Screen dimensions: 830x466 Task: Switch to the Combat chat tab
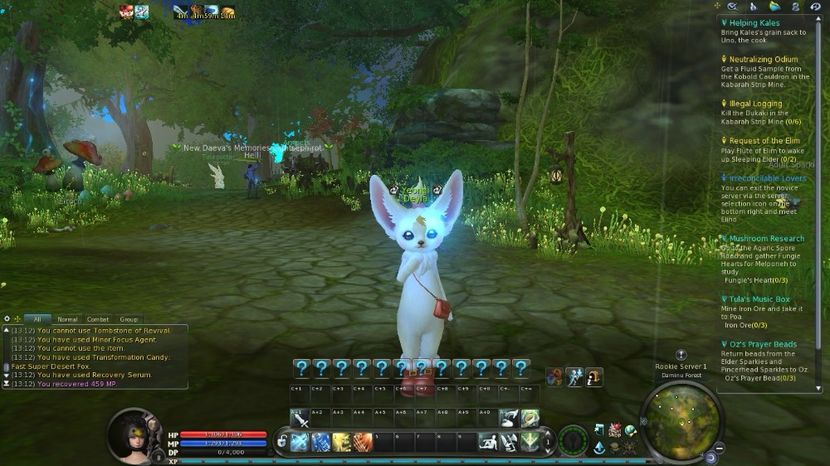(99, 319)
